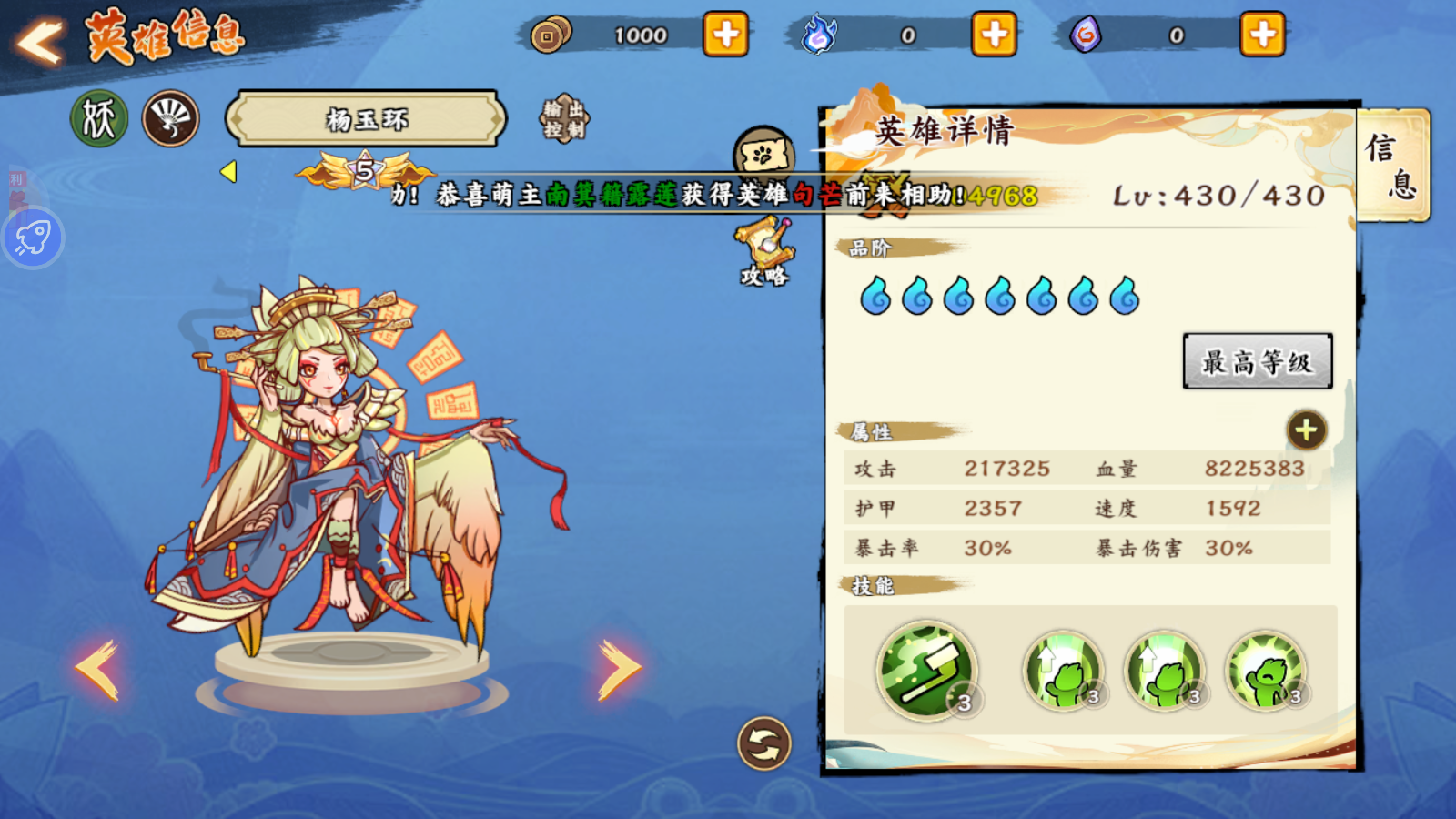Click the hero name banner 杨玉环
Image resolution: width=1456 pixels, height=819 pixels.
(366, 118)
